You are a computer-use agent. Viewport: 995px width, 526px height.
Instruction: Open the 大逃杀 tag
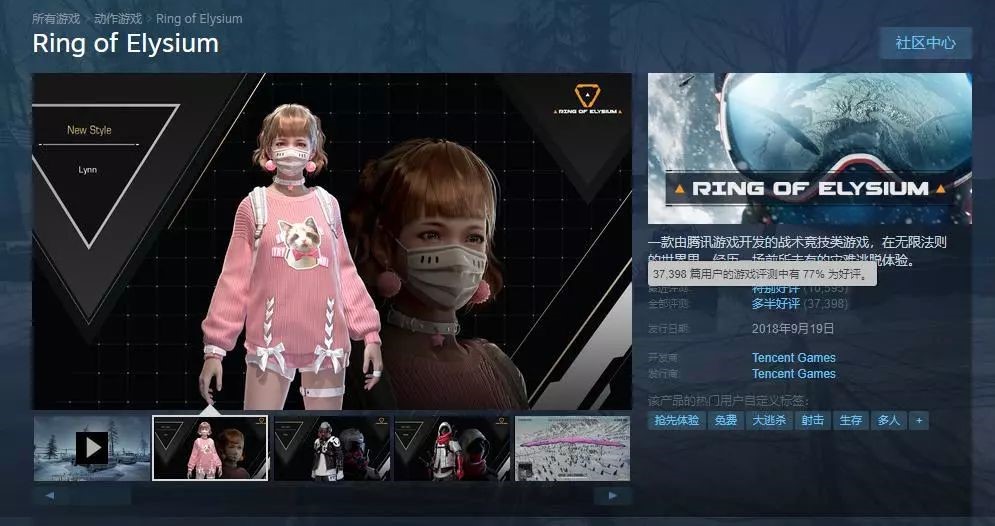[x=769, y=421]
